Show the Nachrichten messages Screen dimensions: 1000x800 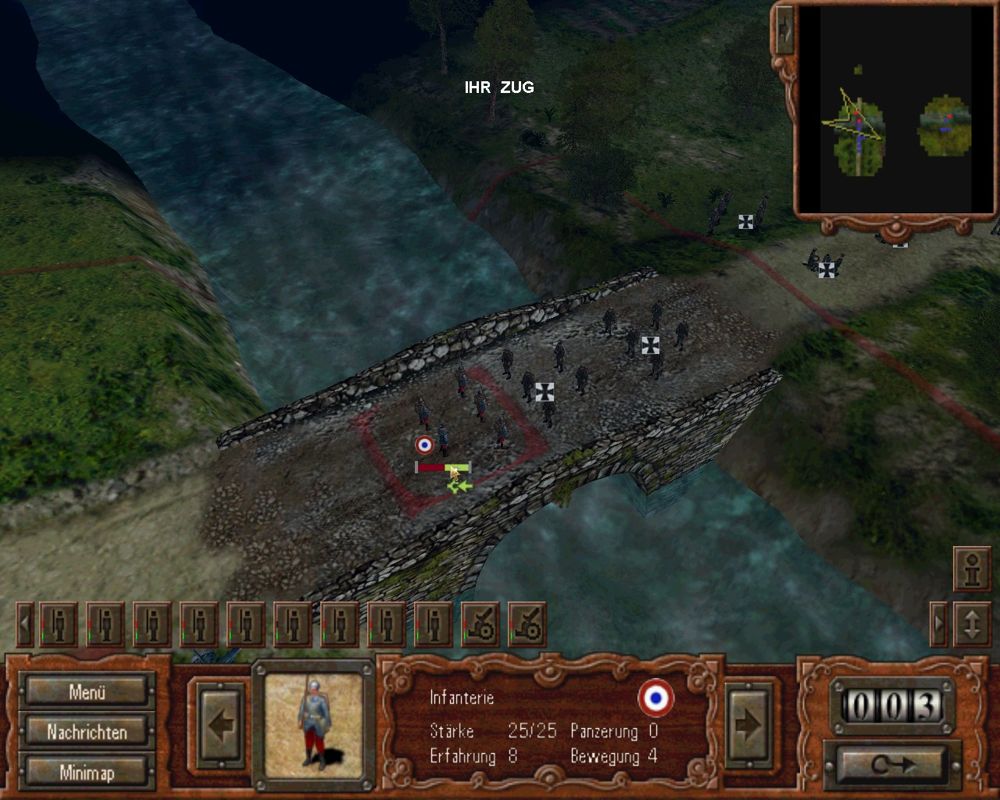[x=87, y=732]
